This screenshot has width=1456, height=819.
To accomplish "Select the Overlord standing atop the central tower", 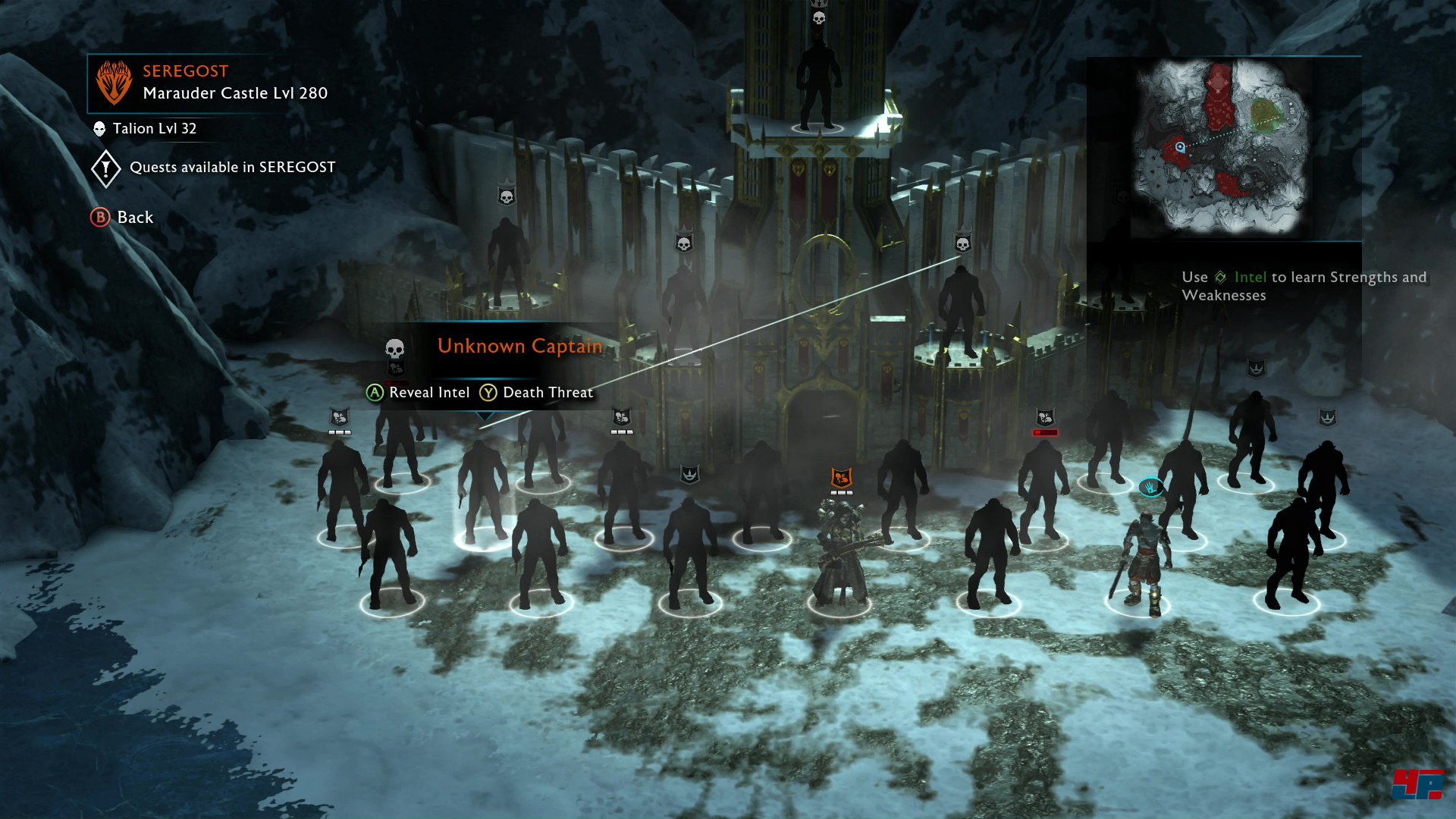I will click(x=818, y=83).
